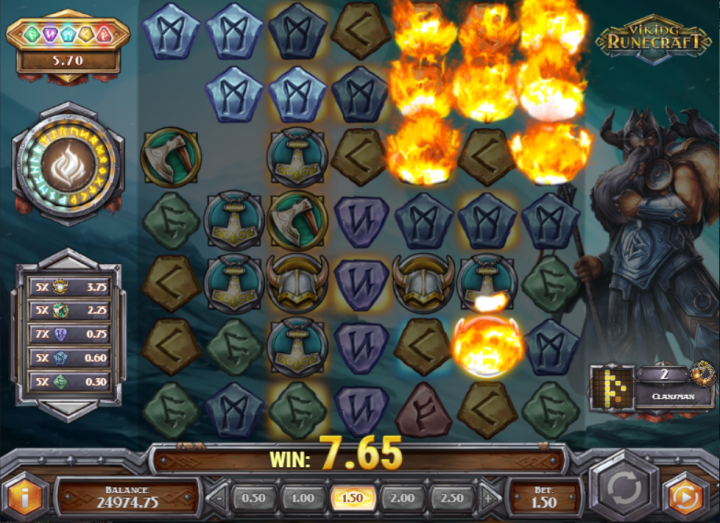Select the highlighted 1.50 bet
Screen dimensions: 720x523
tap(352, 497)
